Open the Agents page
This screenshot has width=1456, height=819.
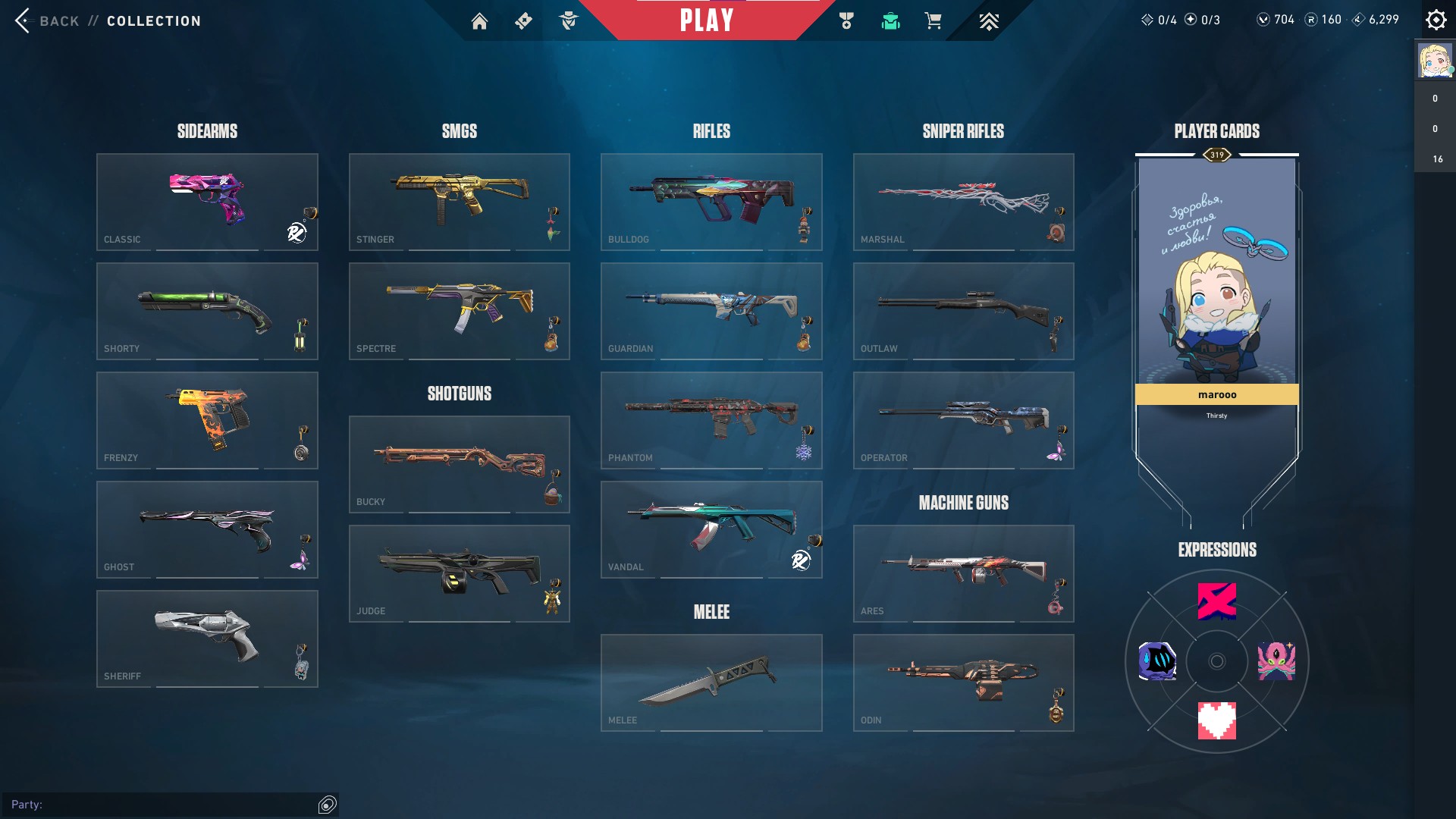click(x=570, y=20)
